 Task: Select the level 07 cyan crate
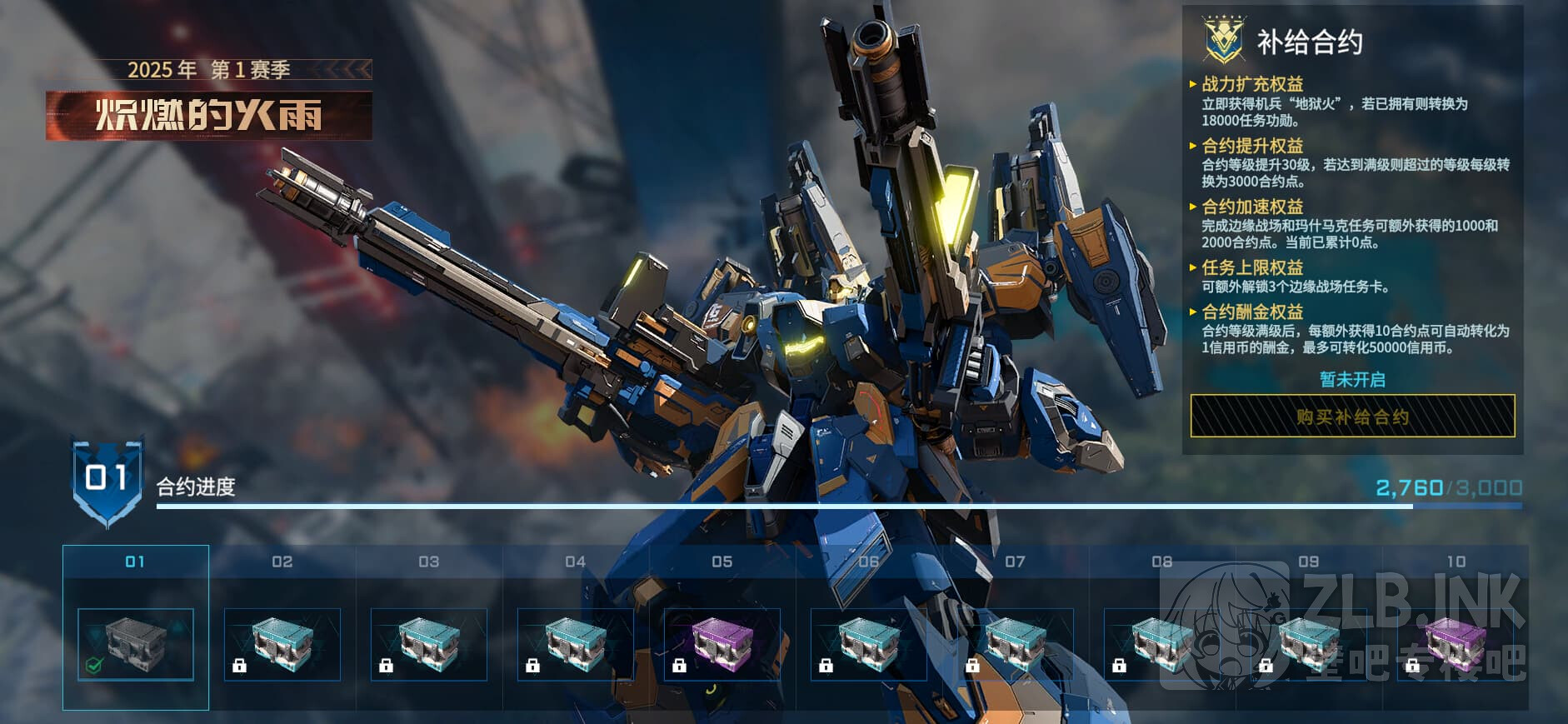click(1016, 644)
